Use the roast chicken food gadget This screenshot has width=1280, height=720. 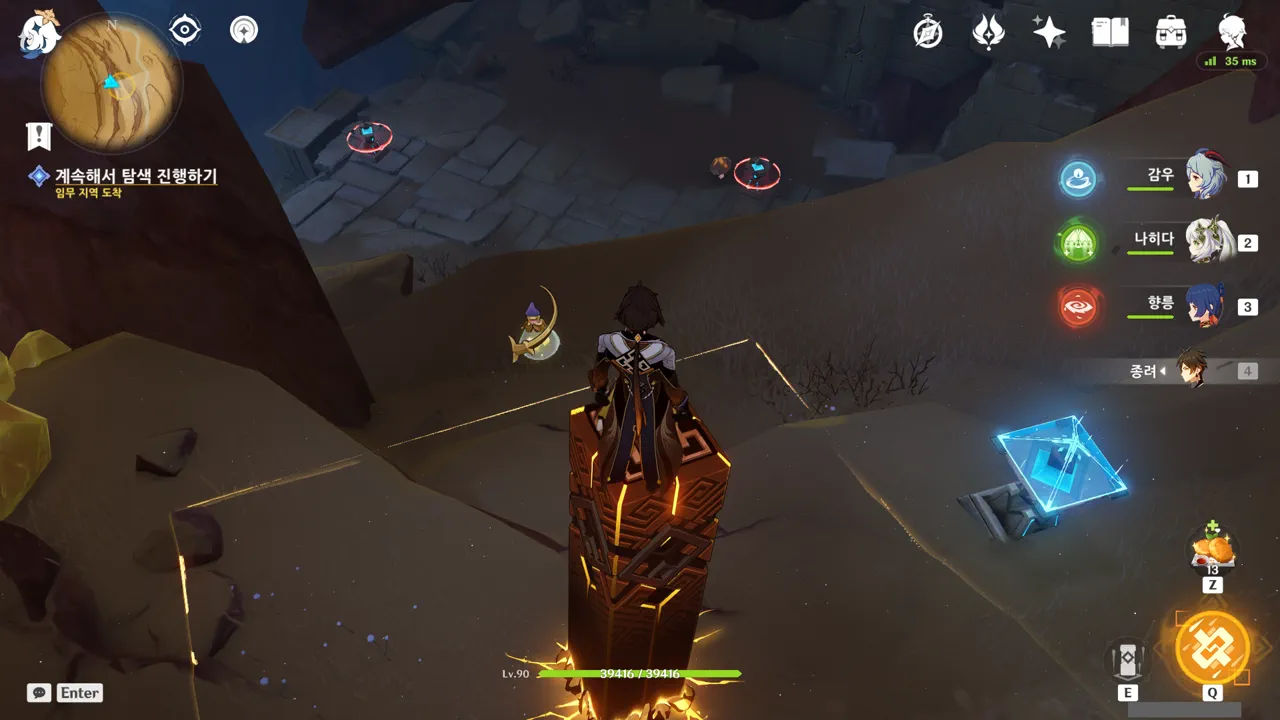click(1212, 550)
